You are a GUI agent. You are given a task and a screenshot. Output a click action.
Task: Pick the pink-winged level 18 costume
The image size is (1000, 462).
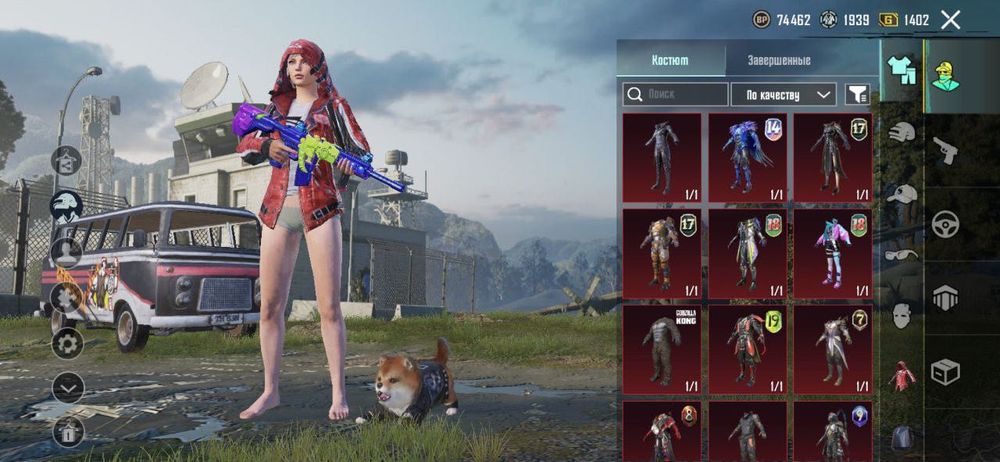point(832,254)
